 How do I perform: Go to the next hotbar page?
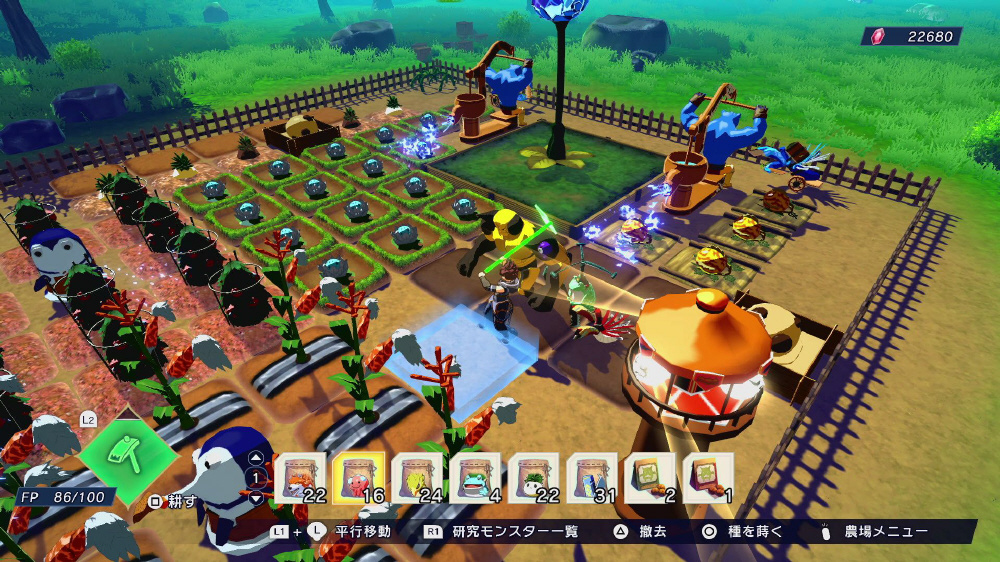tap(256, 496)
